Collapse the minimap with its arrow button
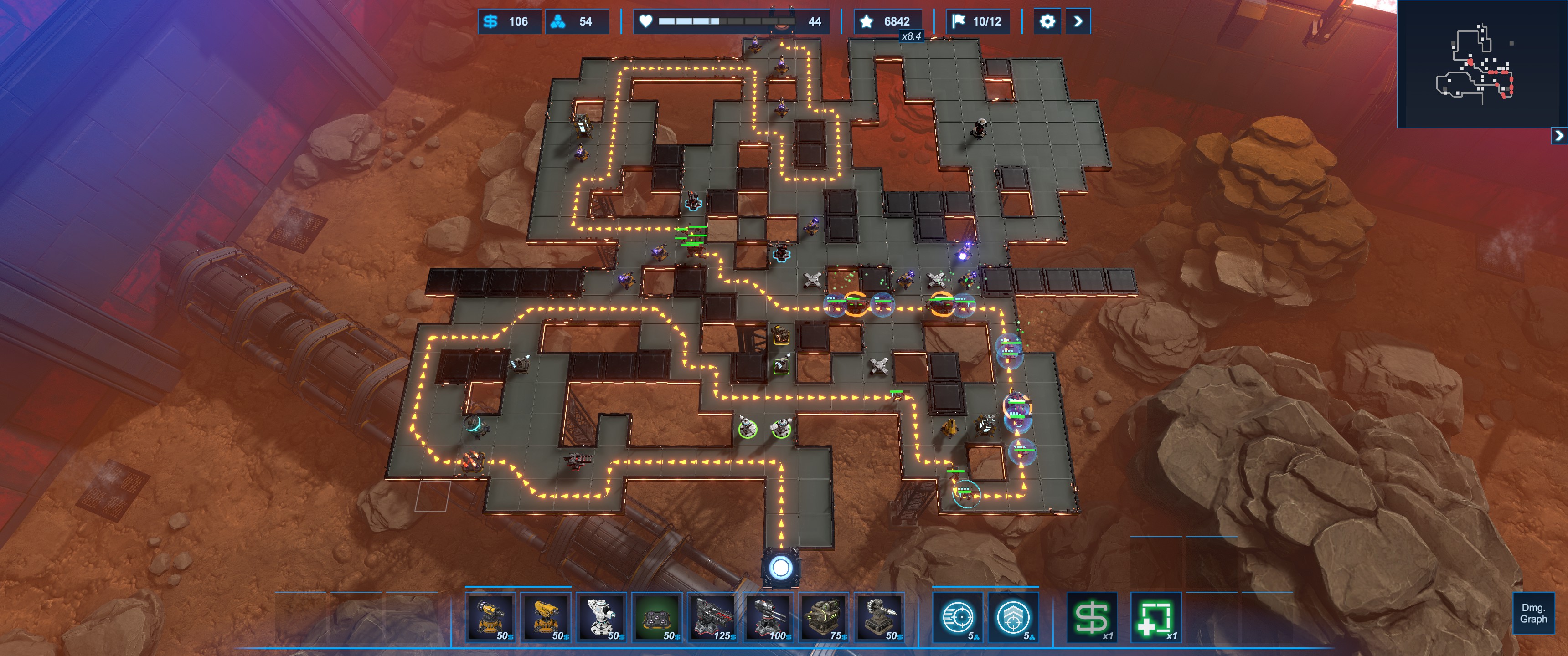 tap(1559, 135)
